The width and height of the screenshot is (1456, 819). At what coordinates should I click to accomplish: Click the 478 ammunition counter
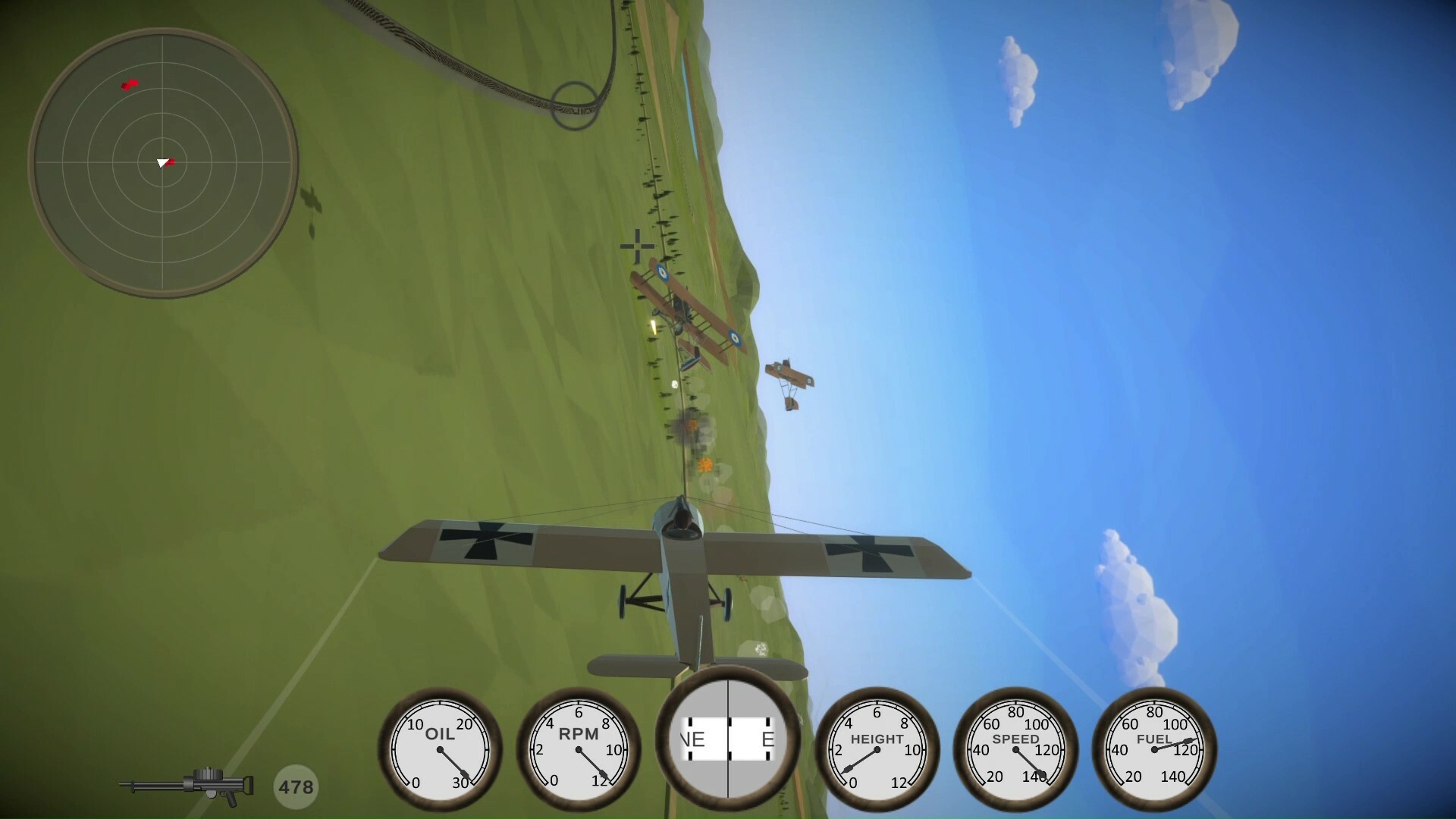coord(297,786)
